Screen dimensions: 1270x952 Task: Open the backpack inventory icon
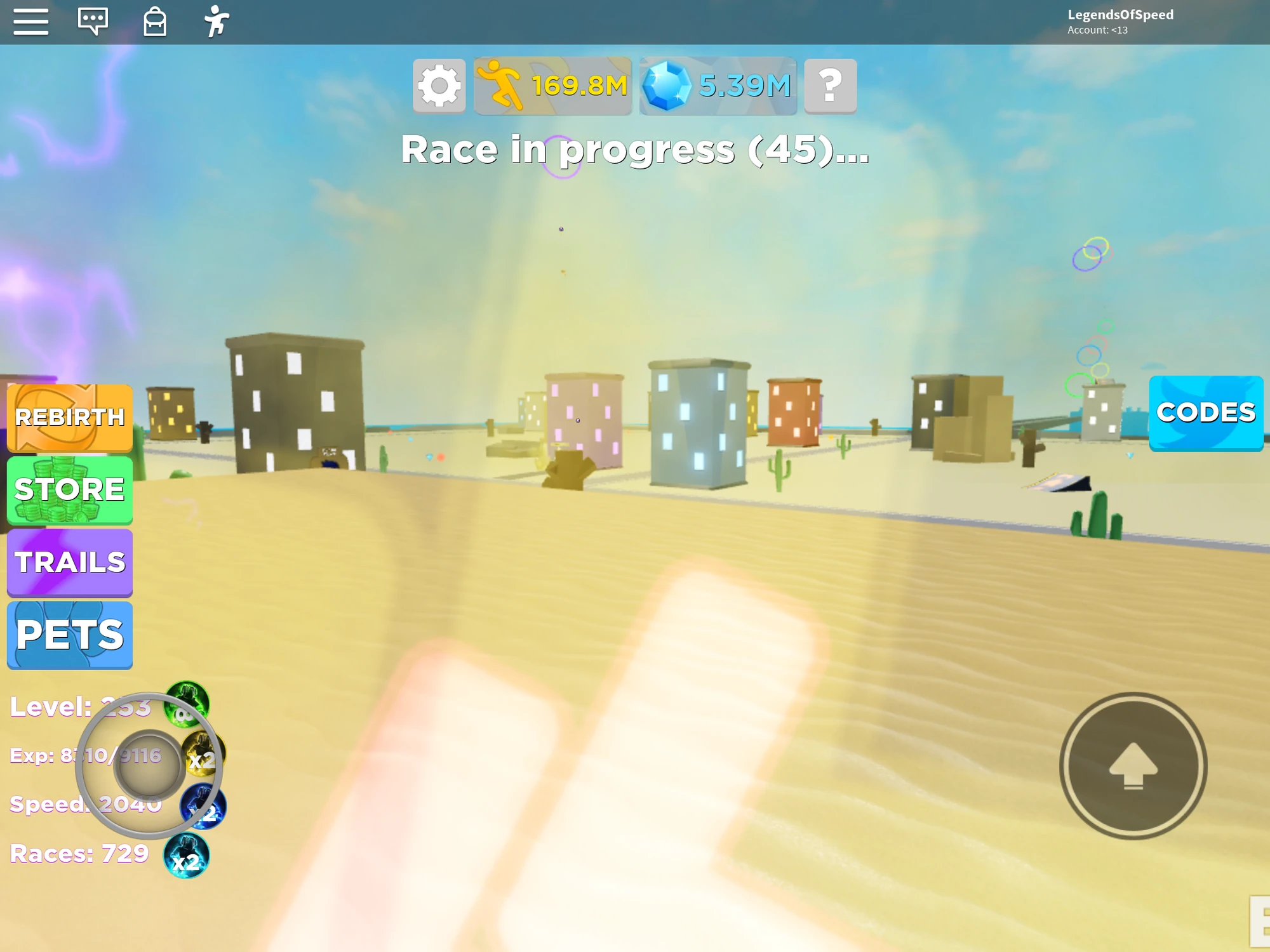pos(154,21)
